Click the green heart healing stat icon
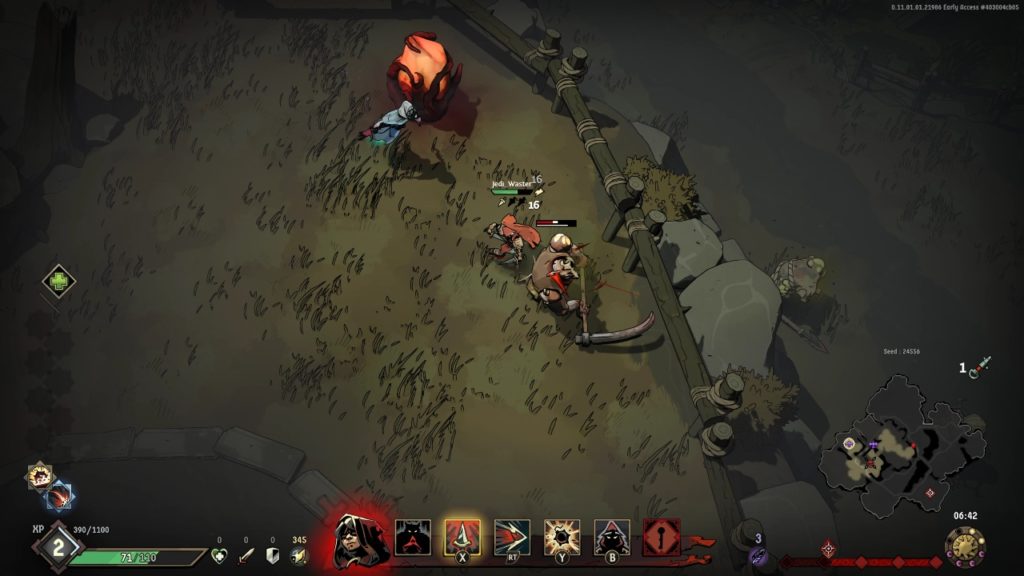The image size is (1024, 576). click(219, 556)
